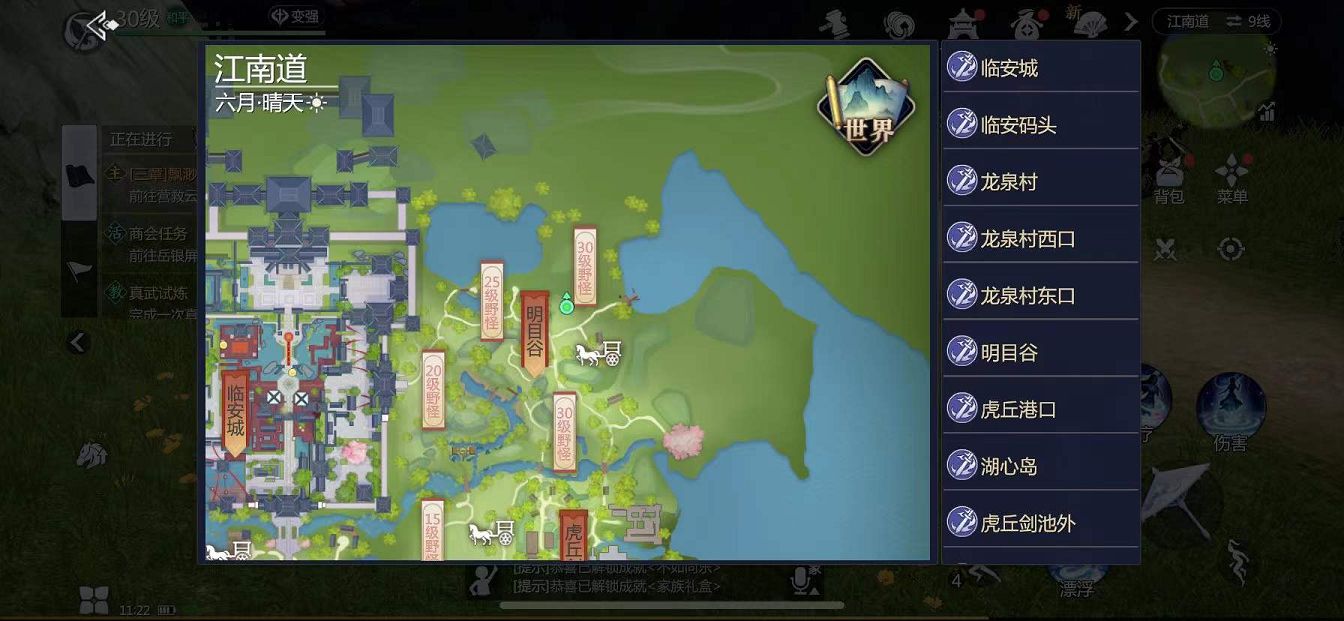Select 虎丘剑池外 in the list
Viewport: 1344px width, 621px height.
(1040, 523)
